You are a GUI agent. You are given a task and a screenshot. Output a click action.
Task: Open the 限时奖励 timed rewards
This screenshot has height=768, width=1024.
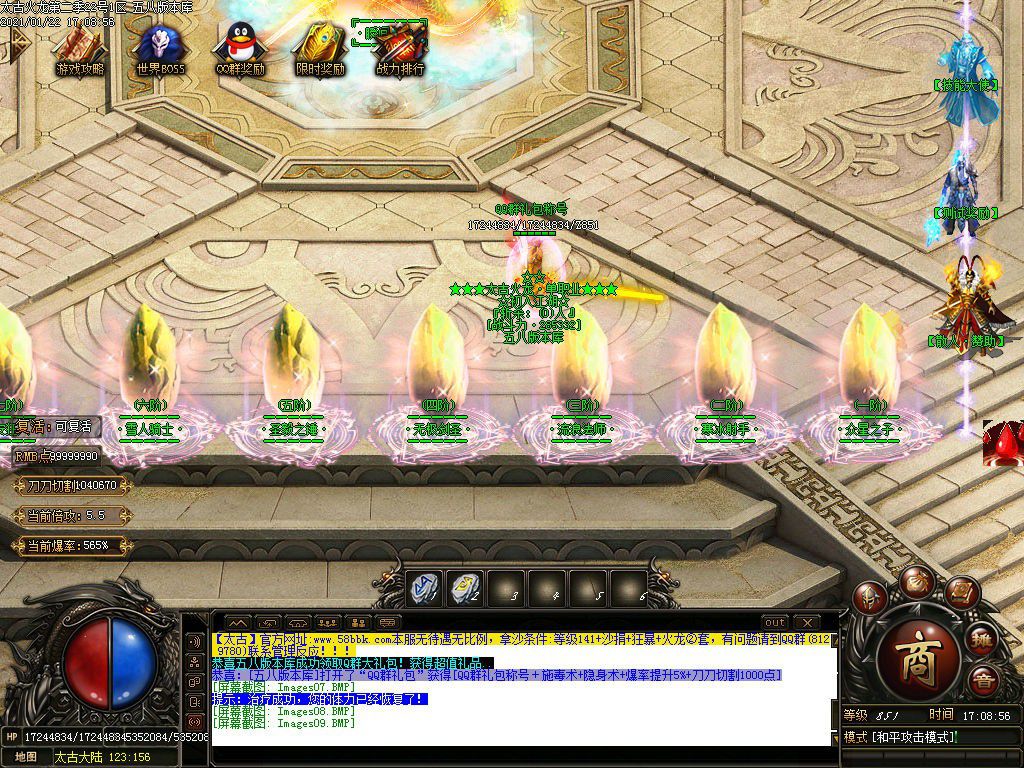(320, 46)
